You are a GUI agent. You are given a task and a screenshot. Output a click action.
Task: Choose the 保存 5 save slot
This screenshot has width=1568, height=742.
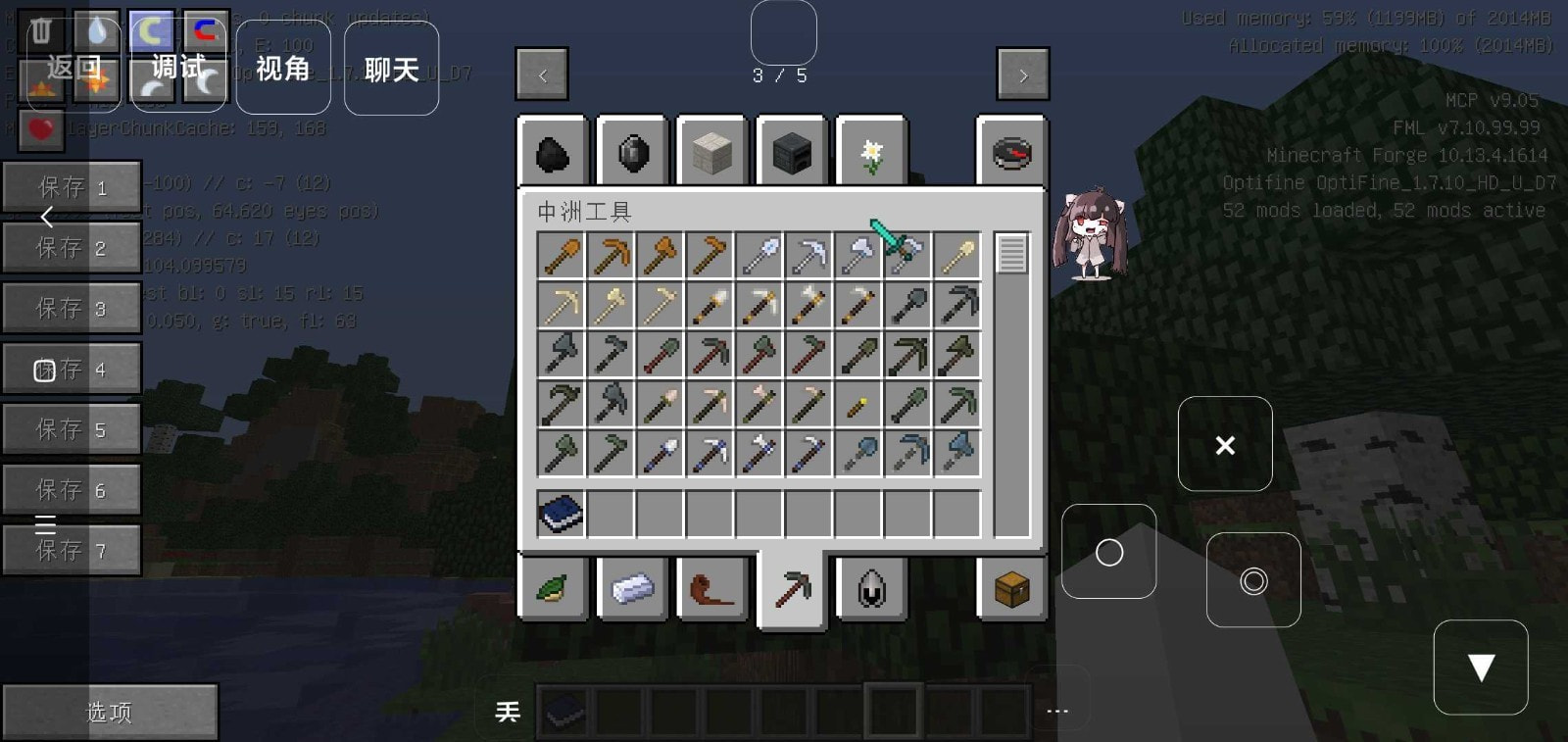click(x=72, y=429)
